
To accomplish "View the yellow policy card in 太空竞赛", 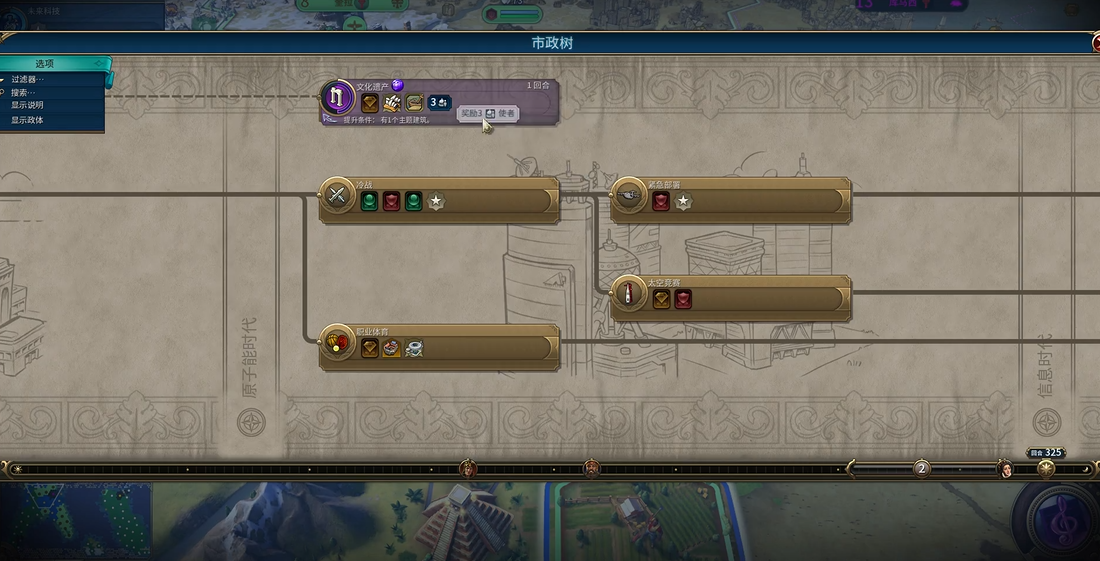I will 661,299.
